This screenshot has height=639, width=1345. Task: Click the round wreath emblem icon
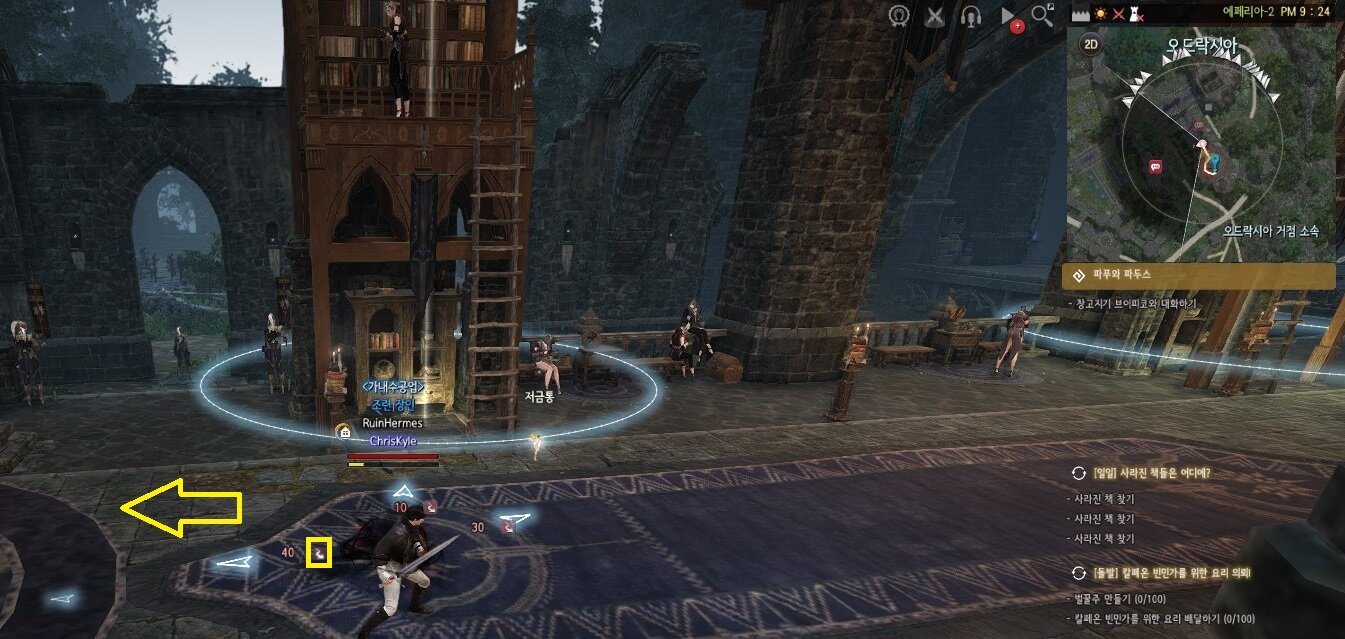point(899,16)
